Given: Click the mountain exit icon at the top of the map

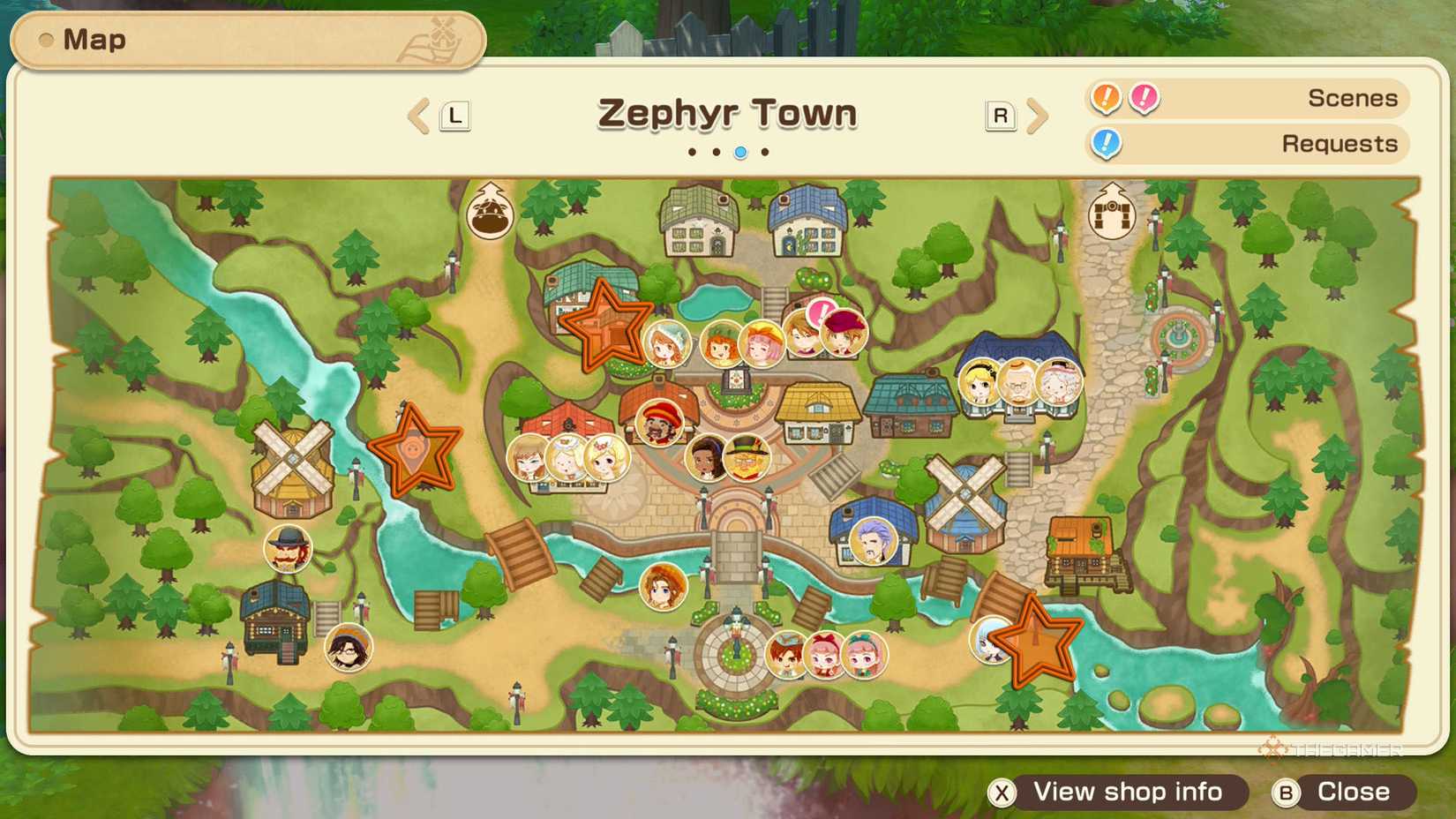Looking at the screenshot, I should pos(491,212).
